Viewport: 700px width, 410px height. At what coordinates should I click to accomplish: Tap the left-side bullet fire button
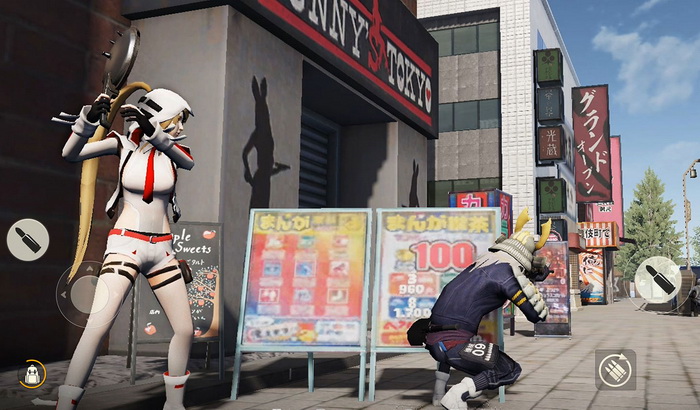pyautogui.click(x=27, y=240)
